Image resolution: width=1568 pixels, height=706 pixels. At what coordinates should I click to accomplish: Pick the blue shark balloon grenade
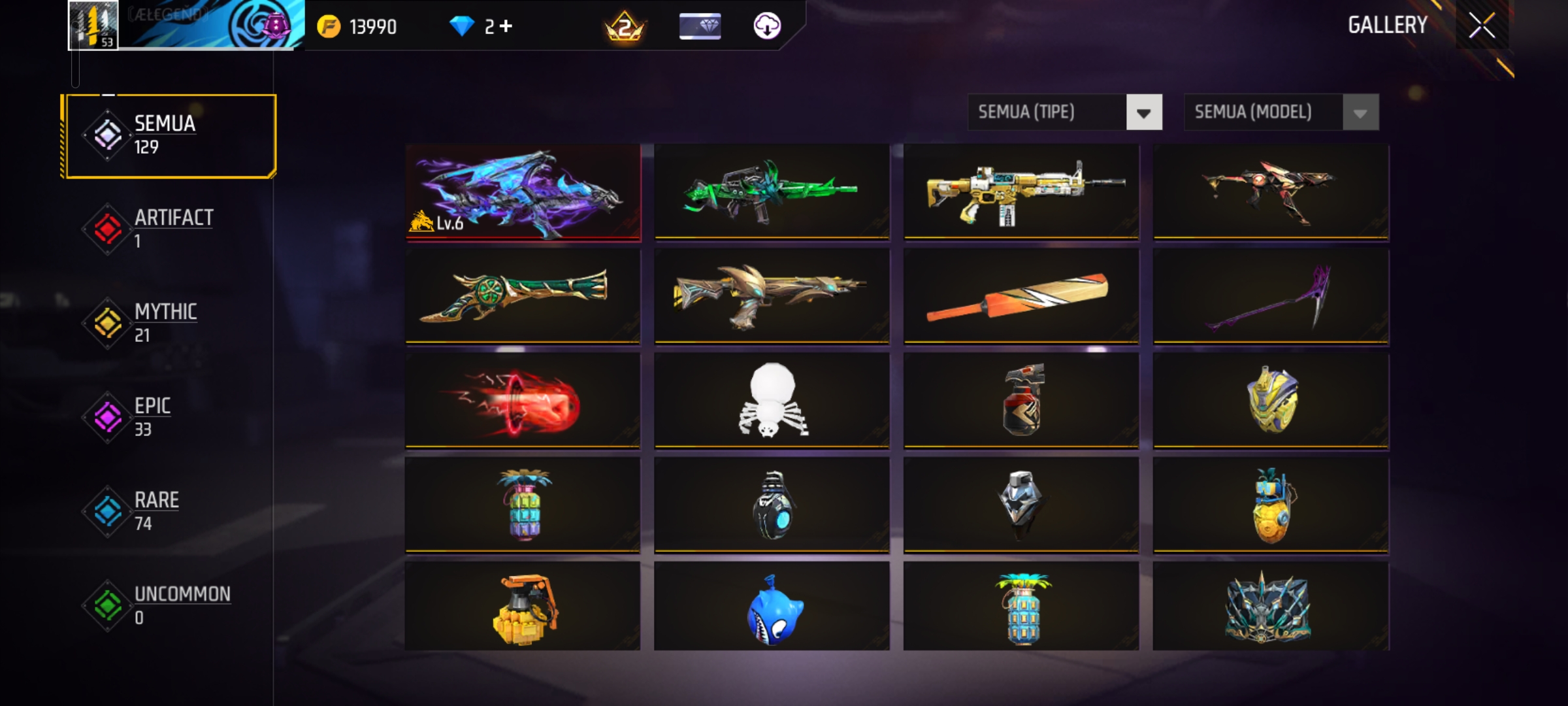click(772, 608)
